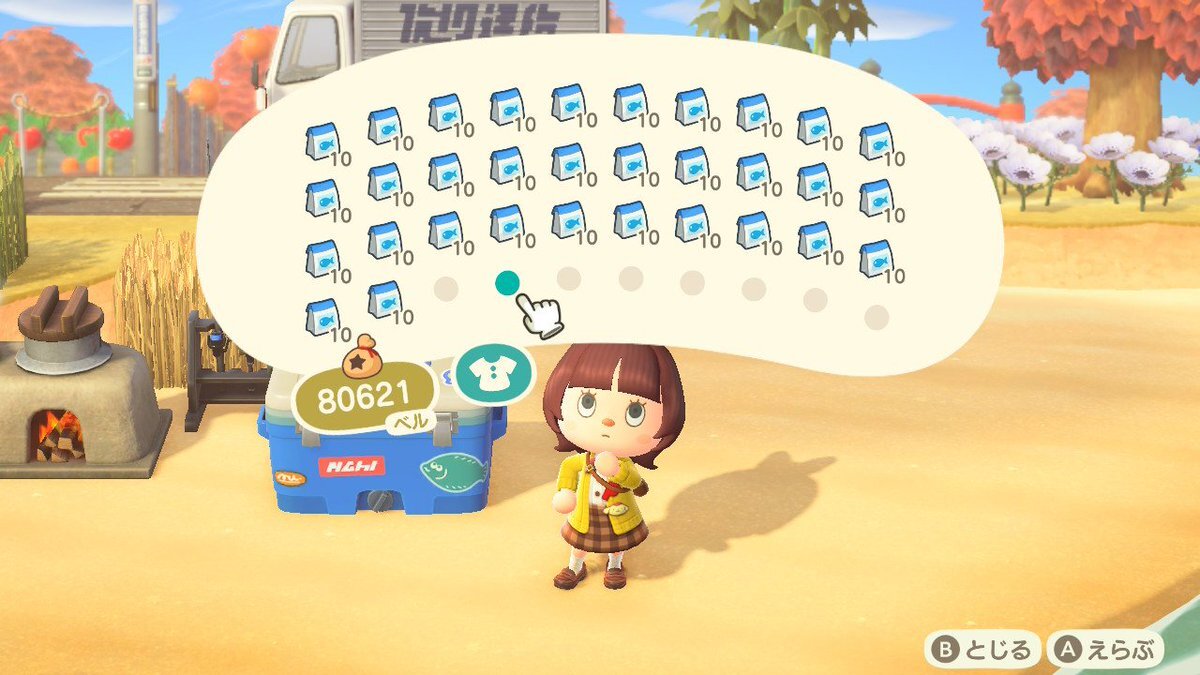Select the Bell money pouch

363,390
